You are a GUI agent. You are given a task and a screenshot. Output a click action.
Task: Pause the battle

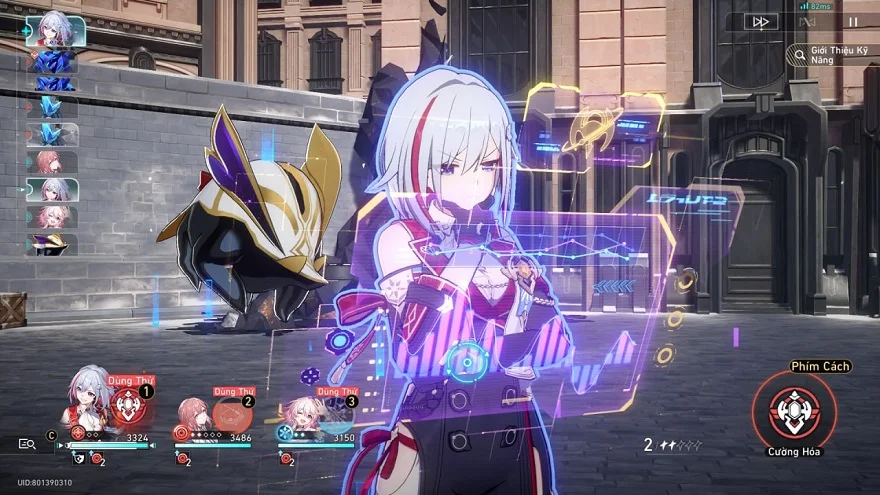853,21
